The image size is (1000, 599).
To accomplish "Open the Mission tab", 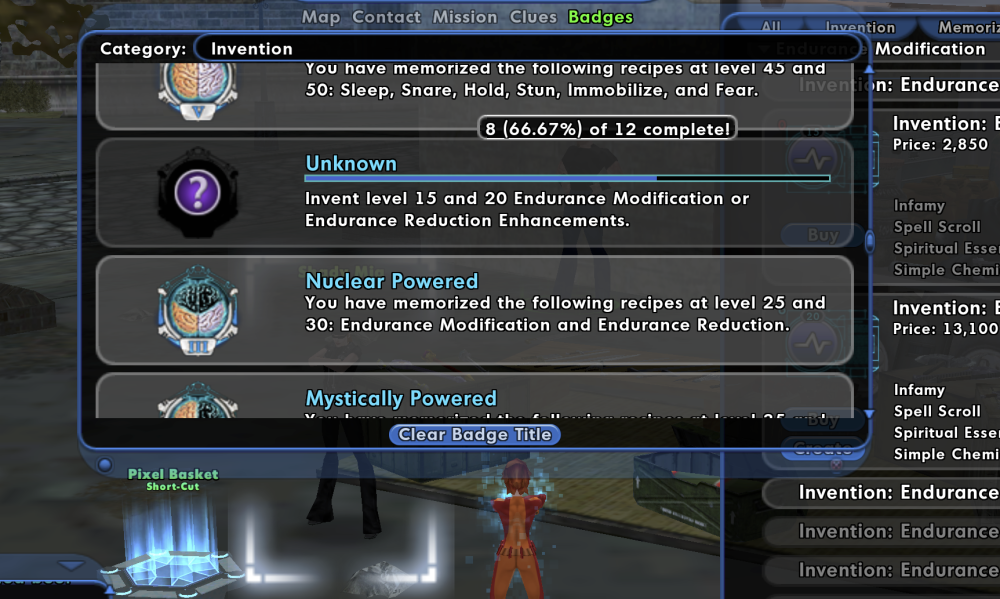I will click(465, 17).
